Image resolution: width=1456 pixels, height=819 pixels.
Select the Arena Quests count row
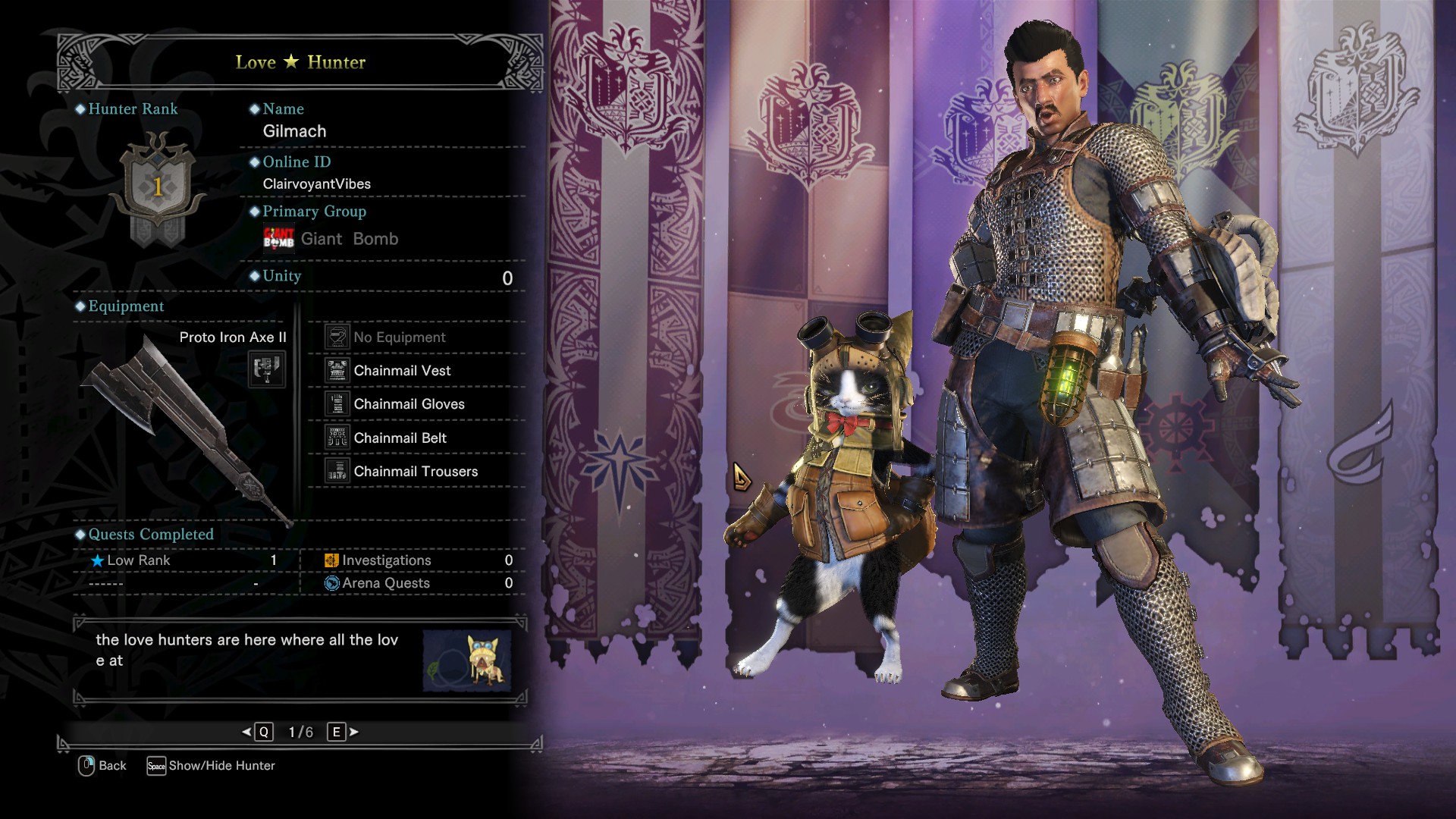417,583
